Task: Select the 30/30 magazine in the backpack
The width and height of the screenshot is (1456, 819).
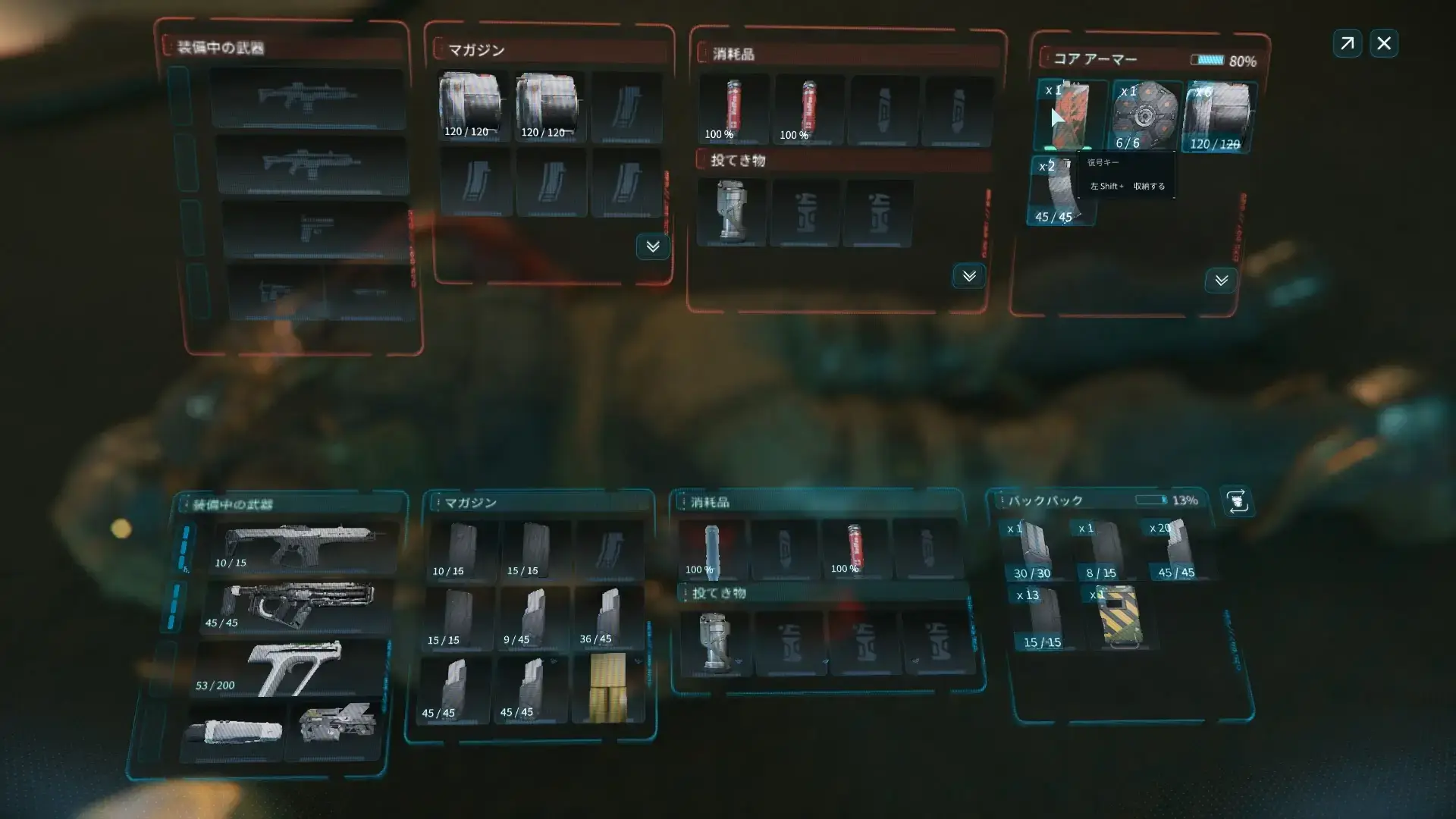Action: [1031, 550]
